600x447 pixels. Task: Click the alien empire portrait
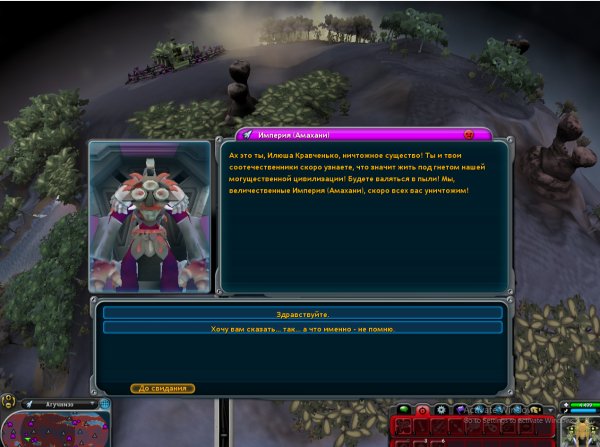pos(150,216)
